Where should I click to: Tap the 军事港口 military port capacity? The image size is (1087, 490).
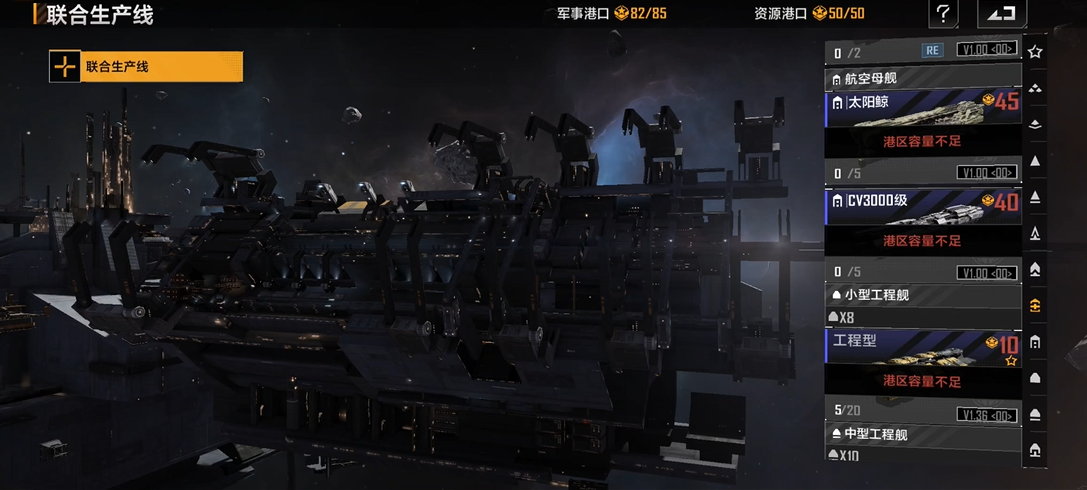coord(612,14)
